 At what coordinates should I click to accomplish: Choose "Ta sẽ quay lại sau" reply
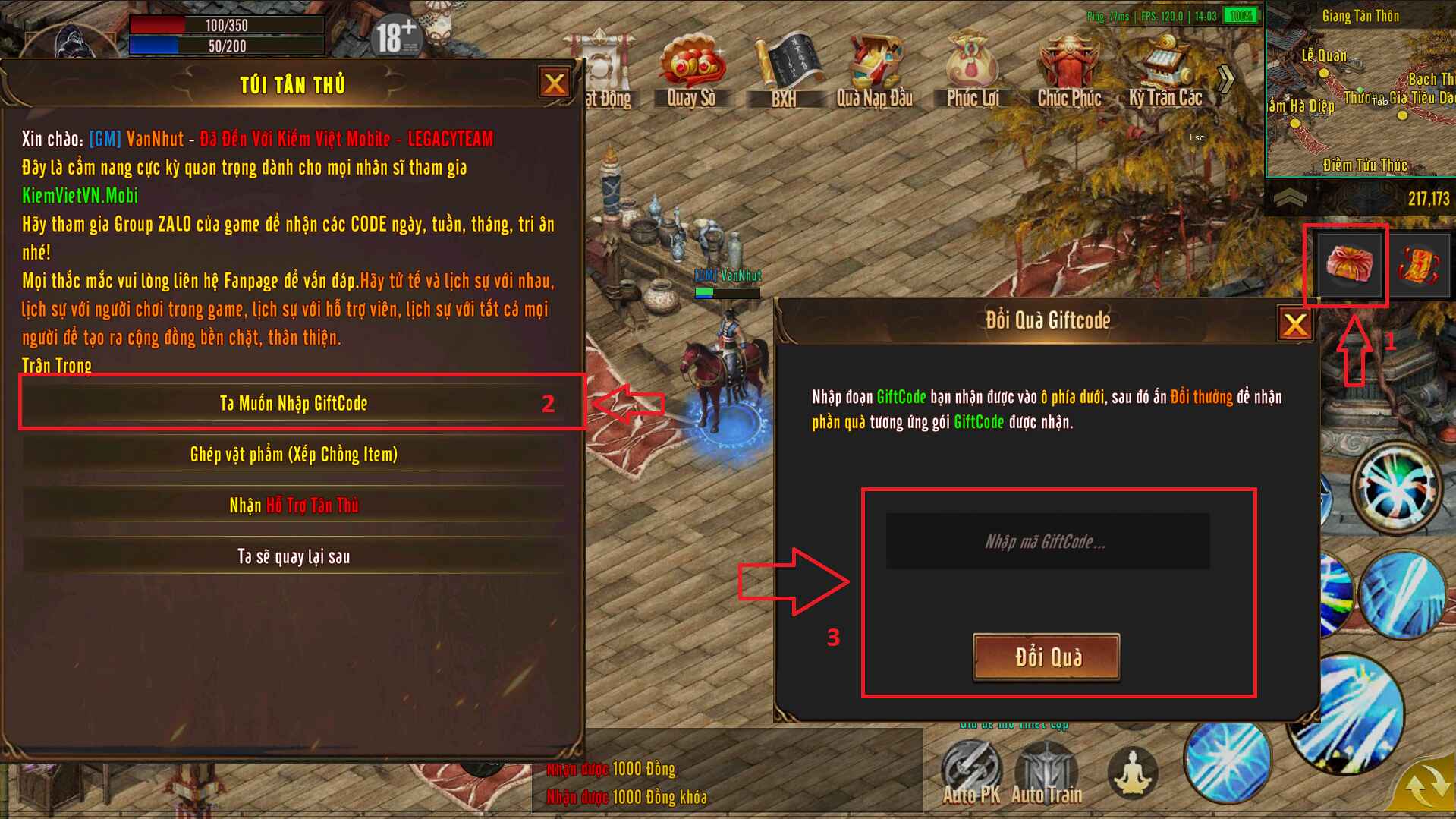point(294,556)
